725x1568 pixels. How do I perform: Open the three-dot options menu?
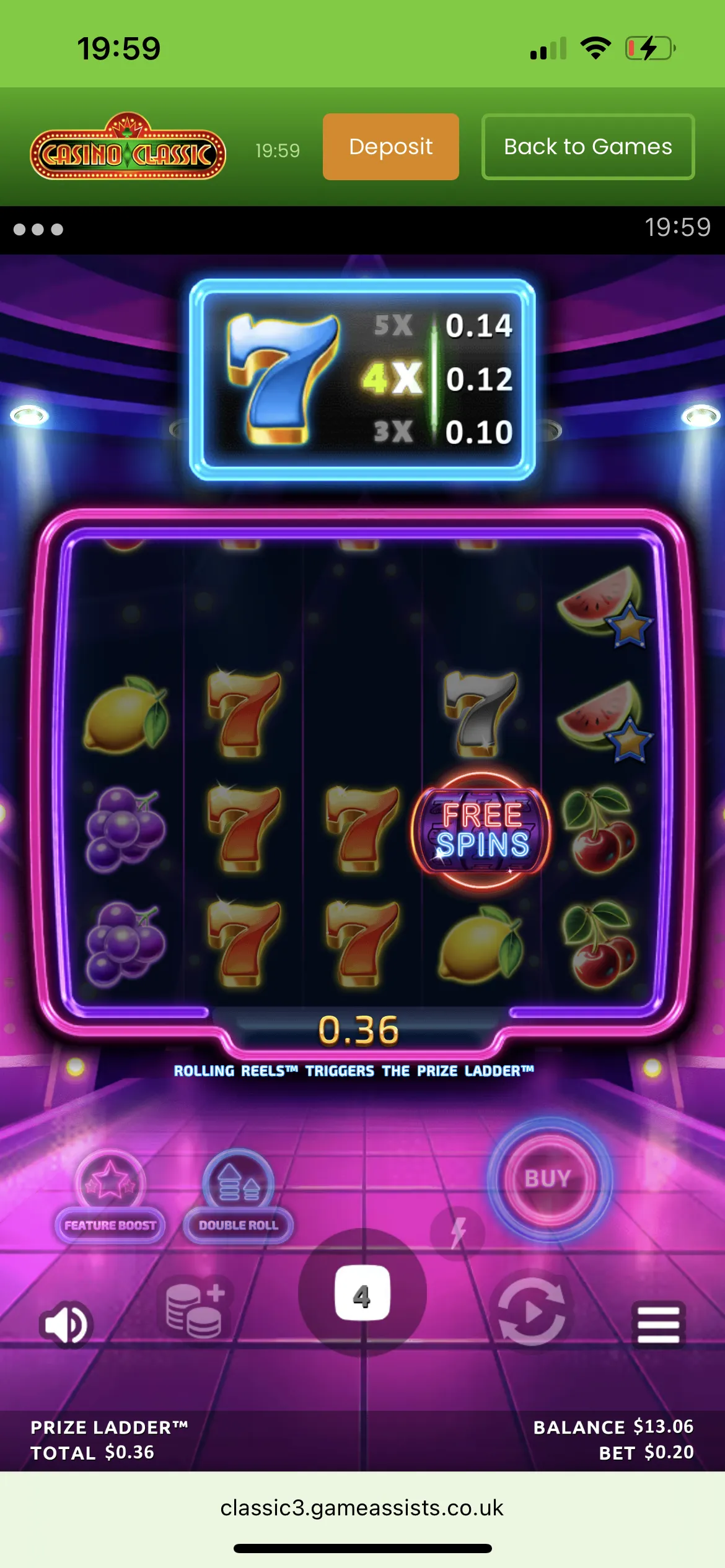(38, 230)
